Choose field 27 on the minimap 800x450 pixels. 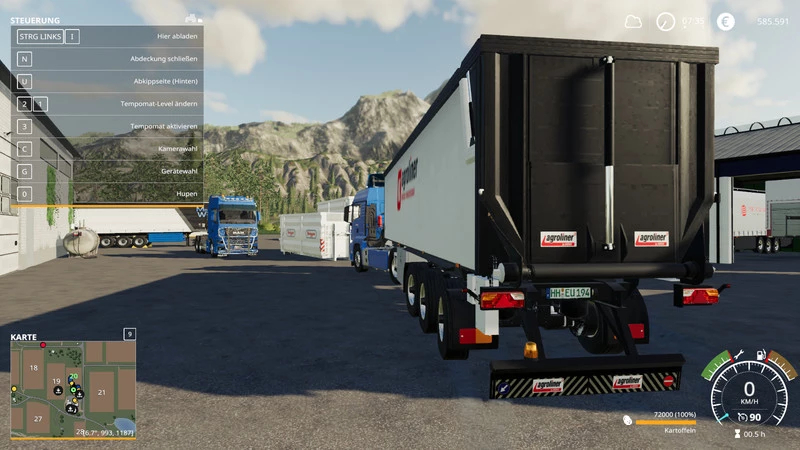click(37, 418)
